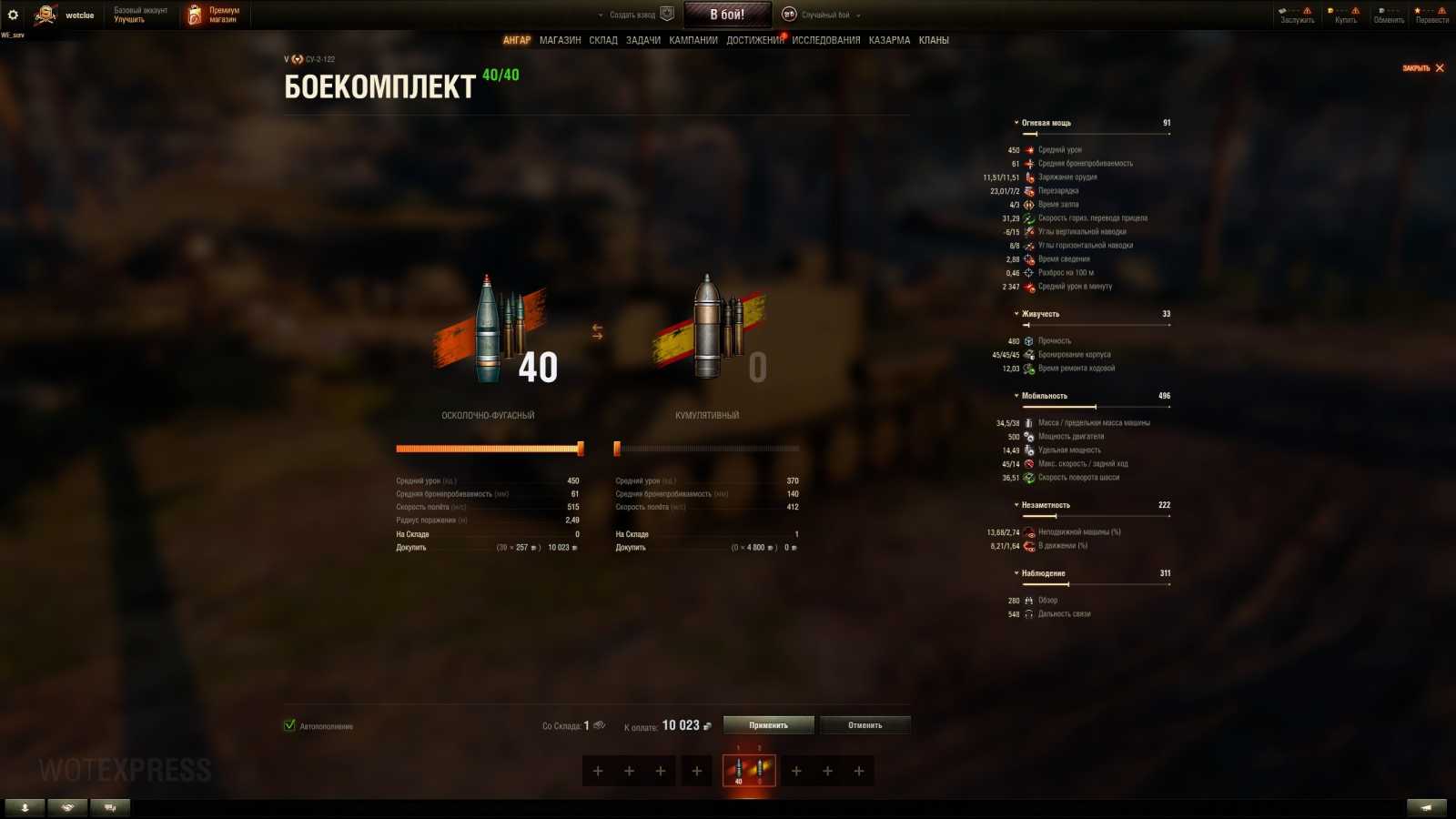Click the platoon icon beside Создать взвод
Viewport: 1456px width, 819px height.
[x=667, y=13]
